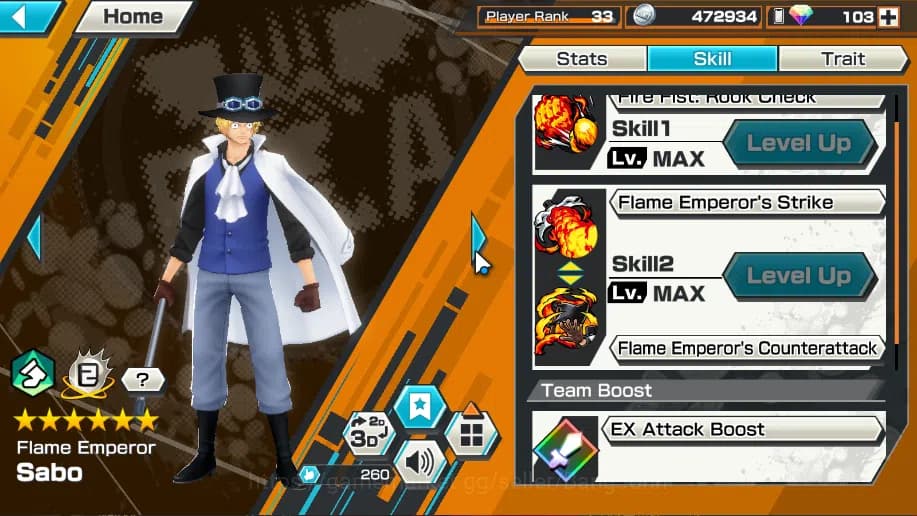Show the next character with the right arrow
This screenshot has width=917, height=516.
(478, 237)
